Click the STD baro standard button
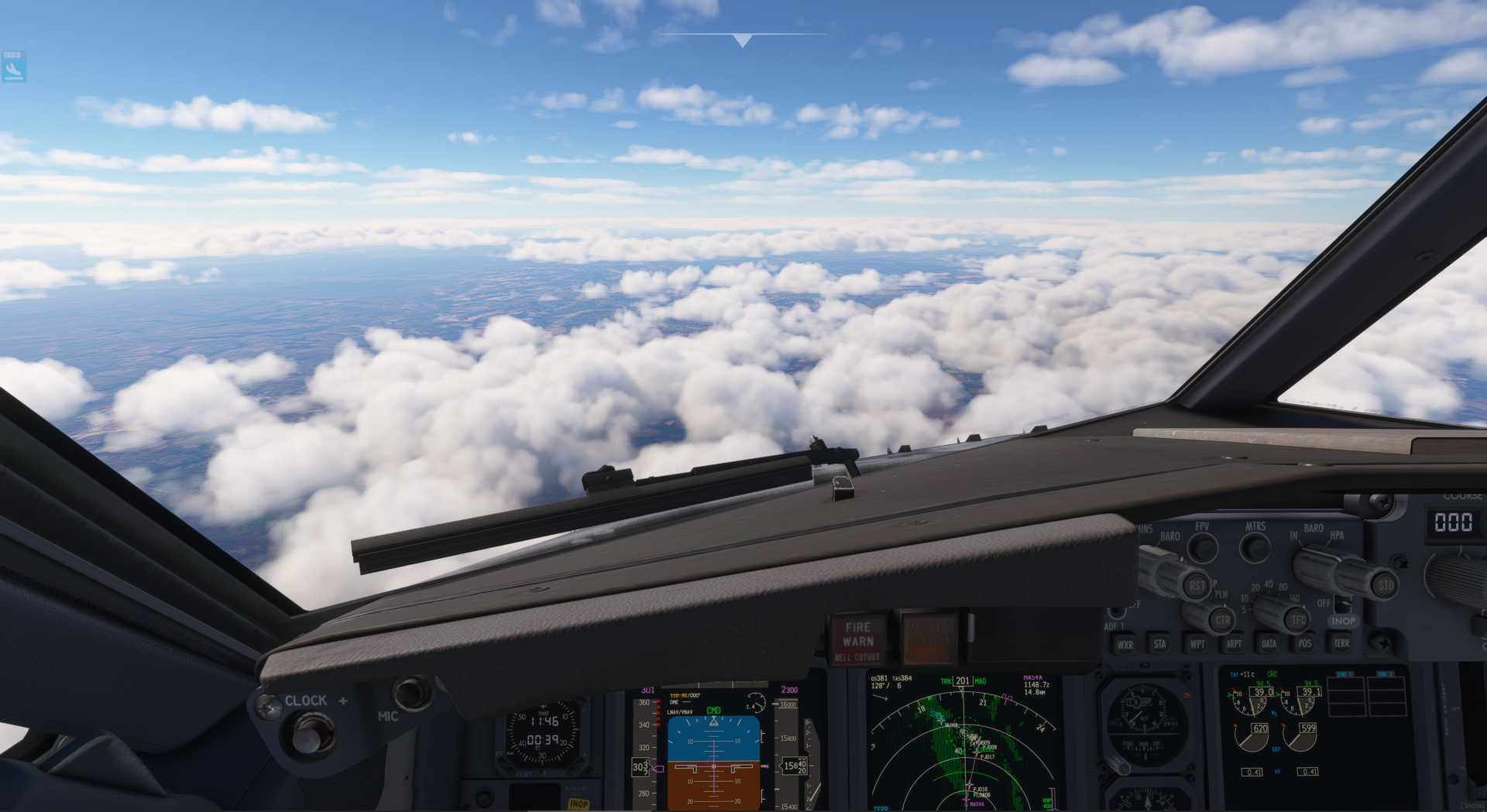Image resolution: width=1487 pixels, height=812 pixels. point(1385,584)
